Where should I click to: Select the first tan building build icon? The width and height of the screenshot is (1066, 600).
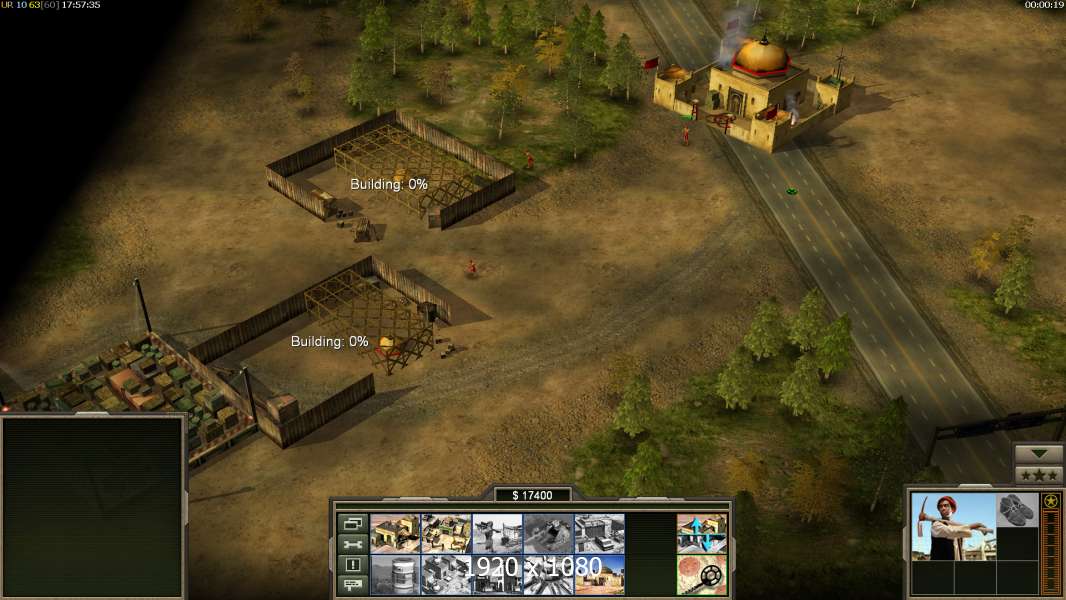pos(395,534)
